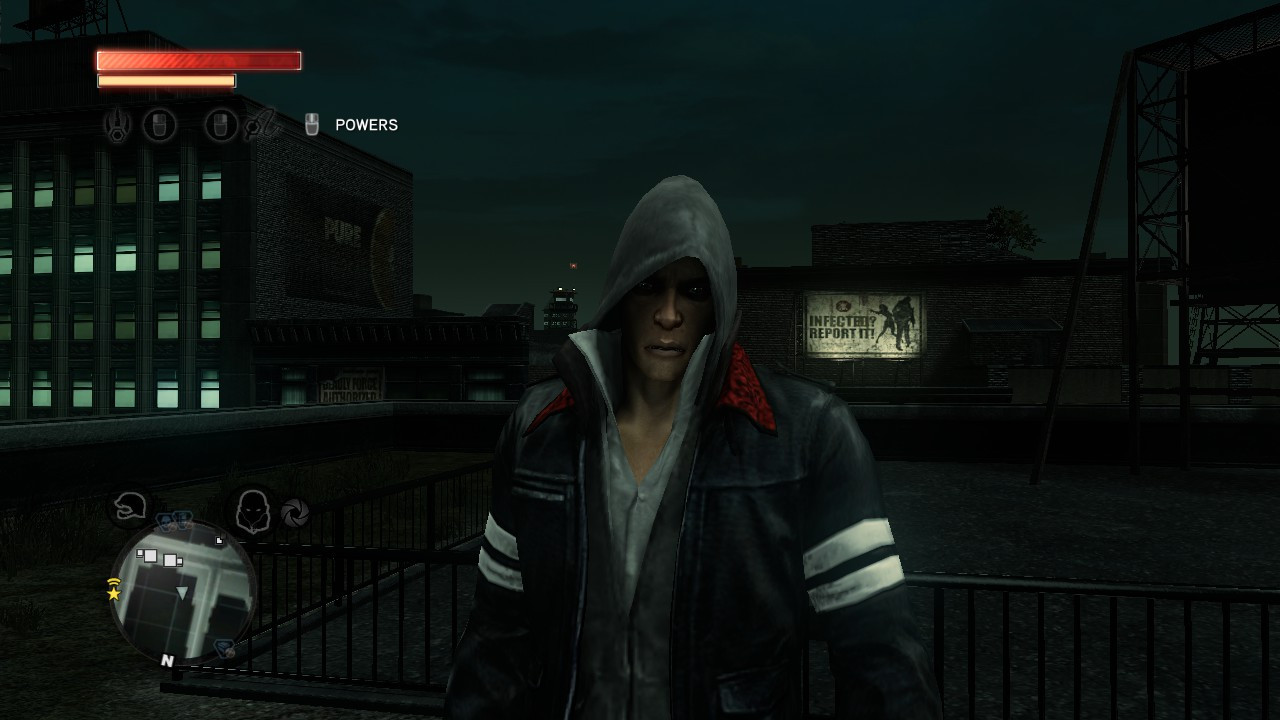The image size is (1280, 720).
Task: Open the blue diamond icon near the minimap edge
Action: tap(222, 647)
